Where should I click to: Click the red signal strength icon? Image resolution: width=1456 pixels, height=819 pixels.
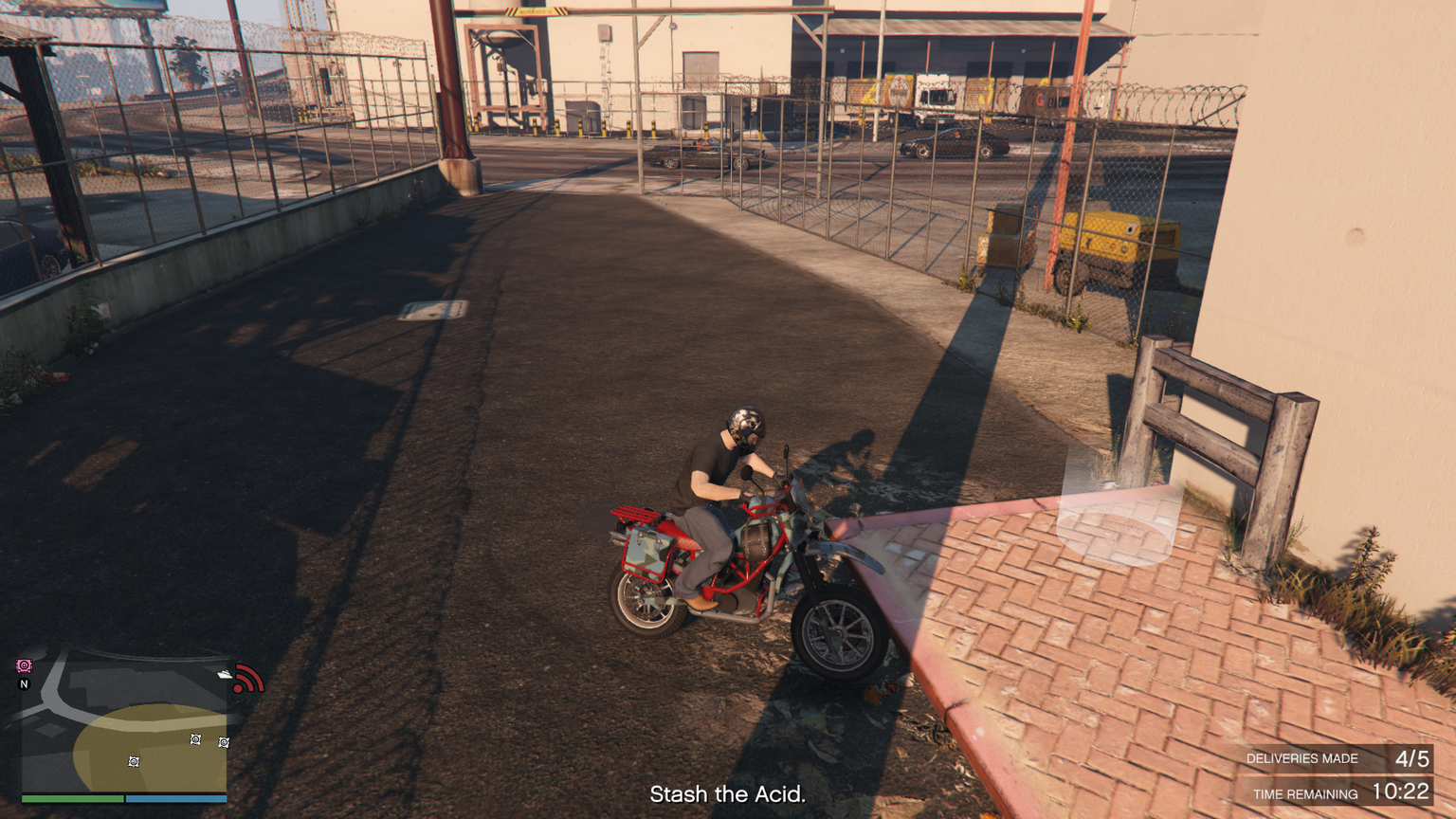pyautogui.click(x=248, y=679)
